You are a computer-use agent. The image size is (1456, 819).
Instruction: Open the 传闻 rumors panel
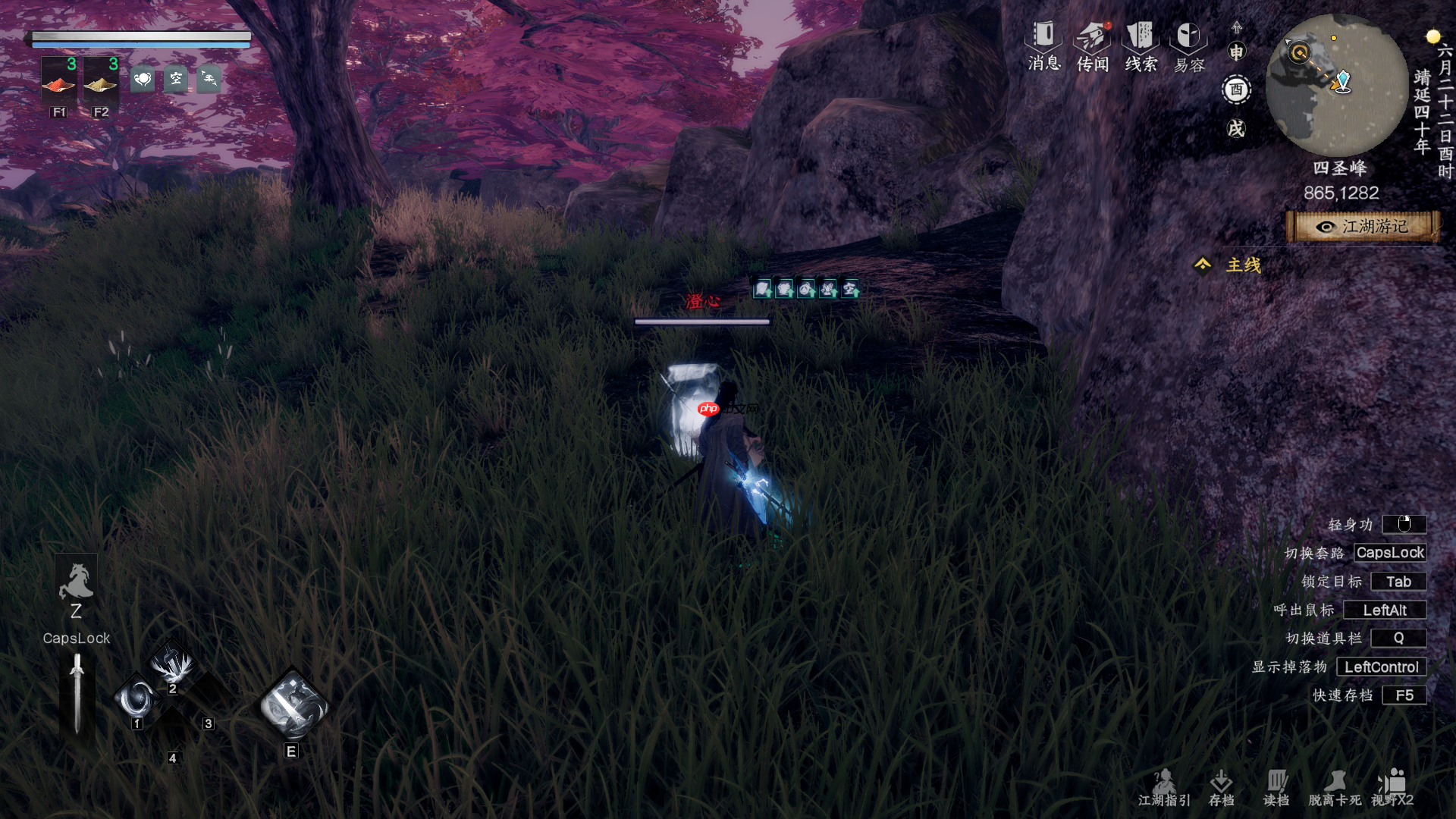tap(1093, 45)
